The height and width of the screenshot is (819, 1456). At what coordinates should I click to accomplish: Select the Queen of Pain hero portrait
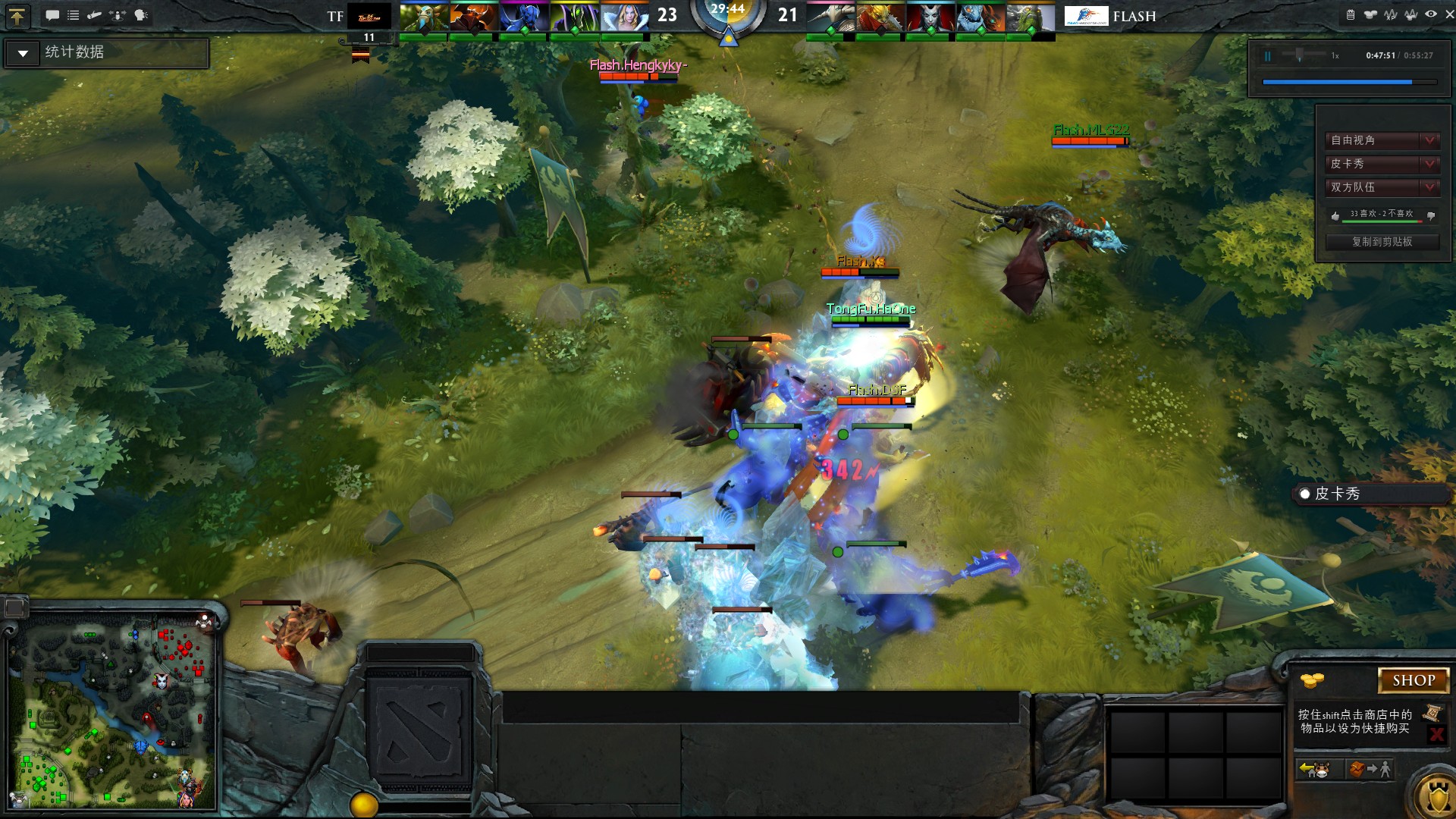click(929, 17)
